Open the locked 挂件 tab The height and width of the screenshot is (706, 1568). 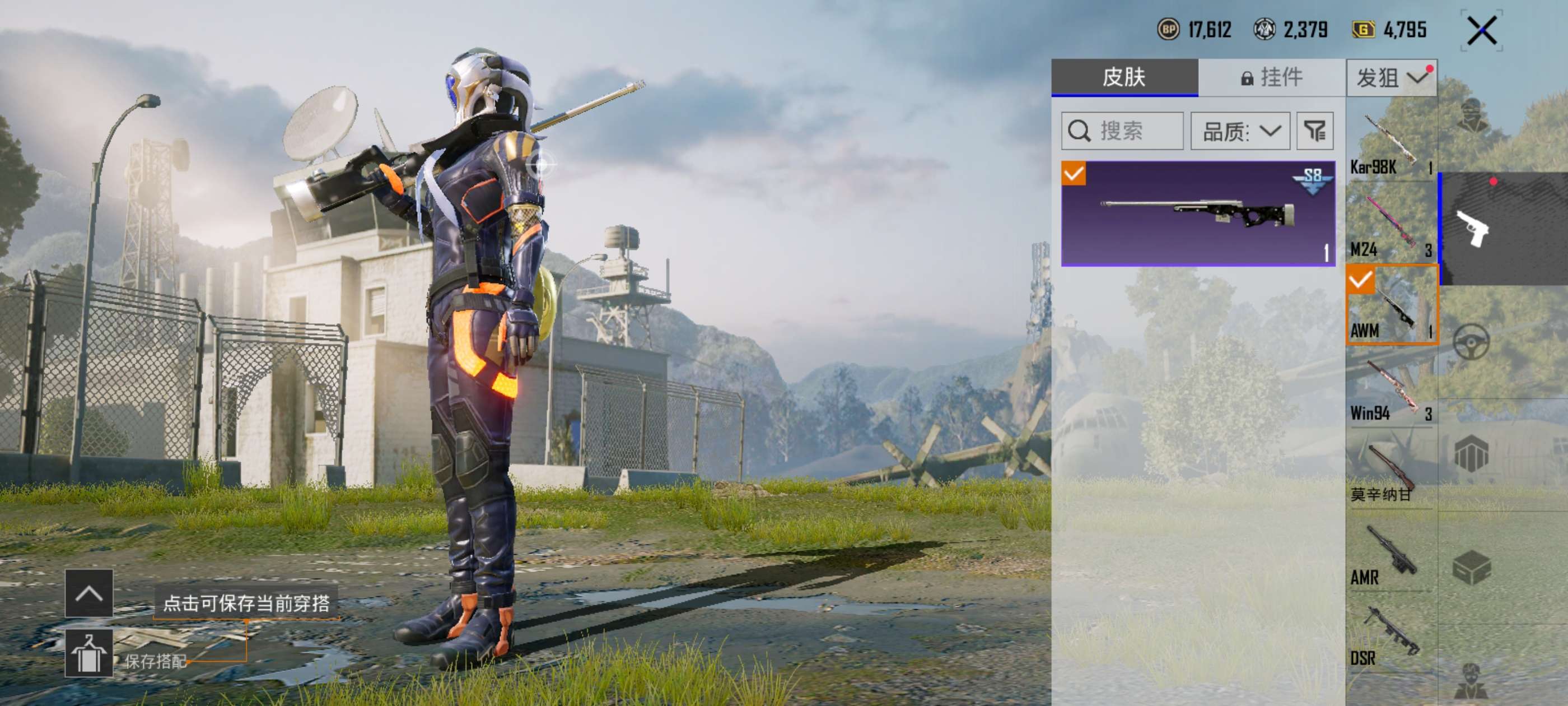pos(1271,77)
